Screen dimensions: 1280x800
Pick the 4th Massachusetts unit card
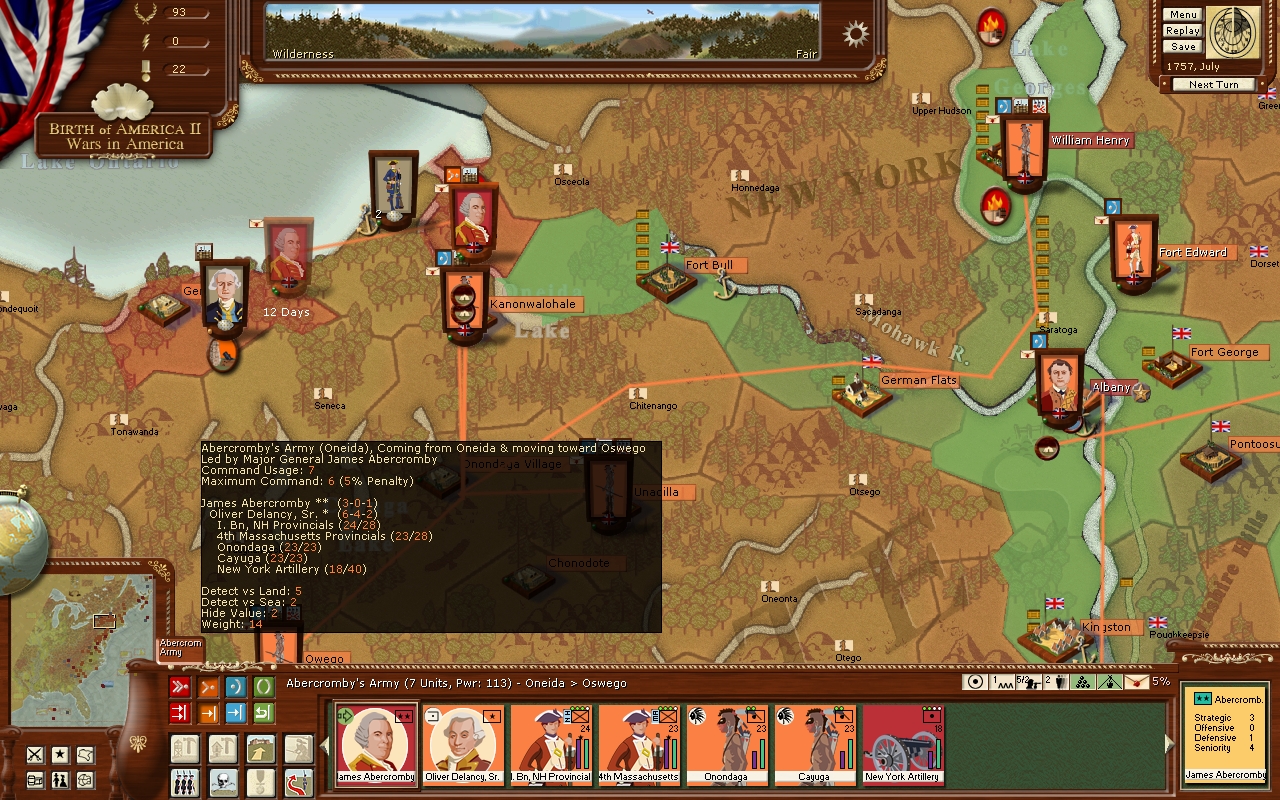[x=639, y=745]
